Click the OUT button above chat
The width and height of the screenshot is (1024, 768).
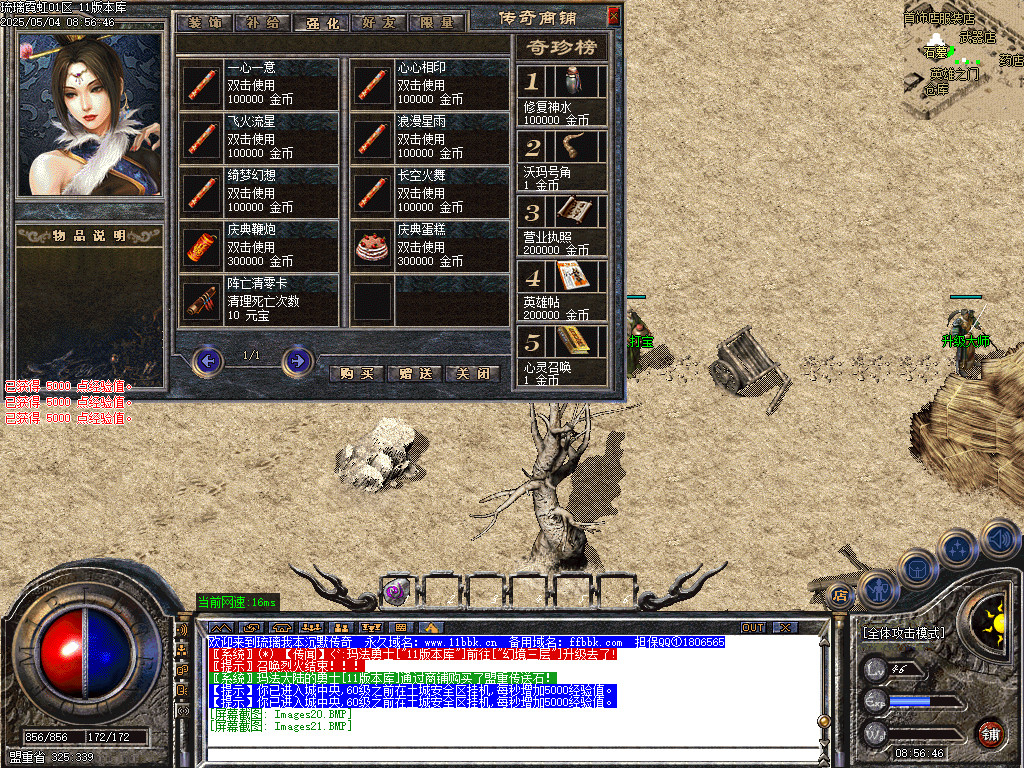point(752,627)
